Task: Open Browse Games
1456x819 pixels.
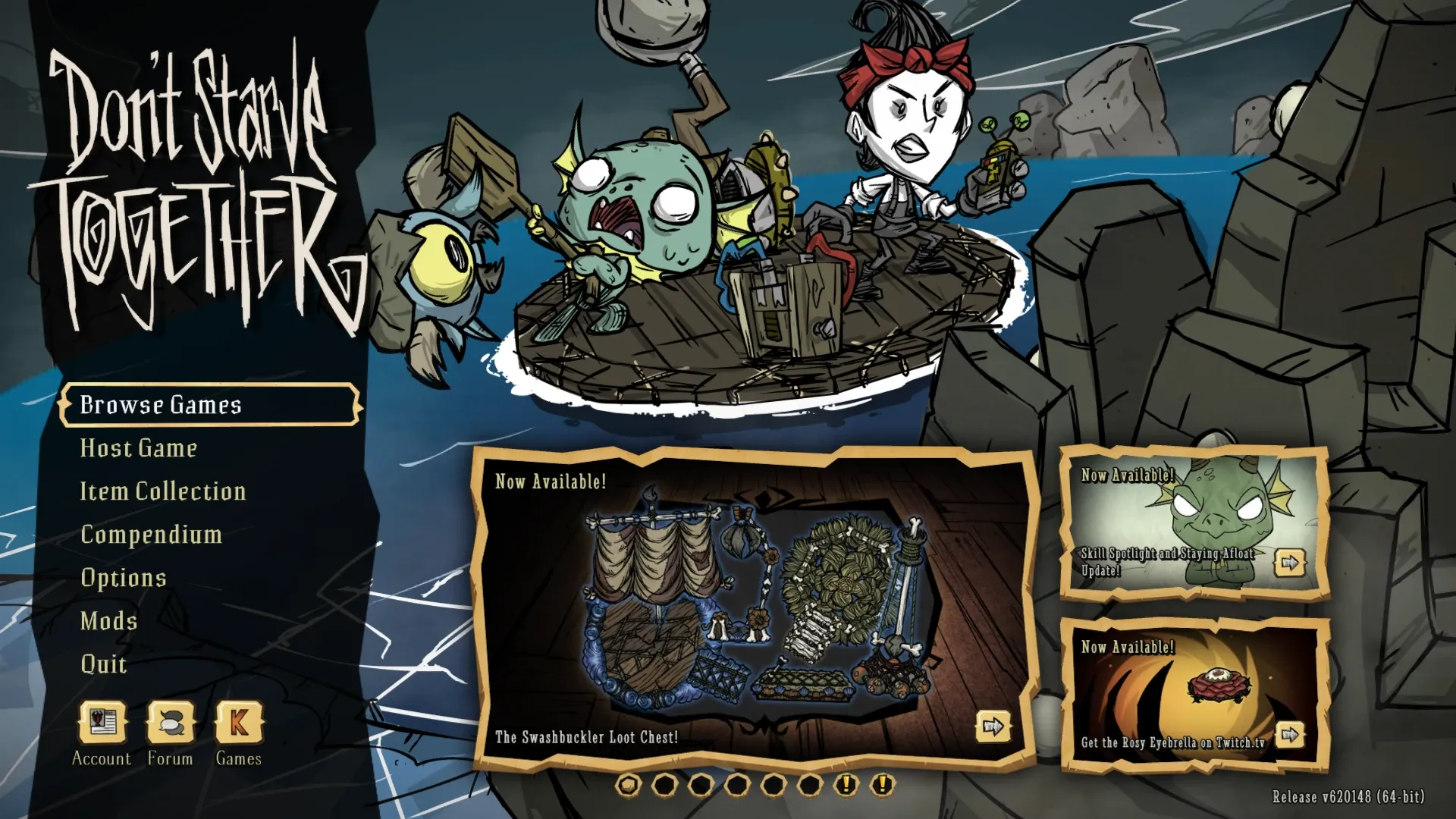Action: coord(162,405)
